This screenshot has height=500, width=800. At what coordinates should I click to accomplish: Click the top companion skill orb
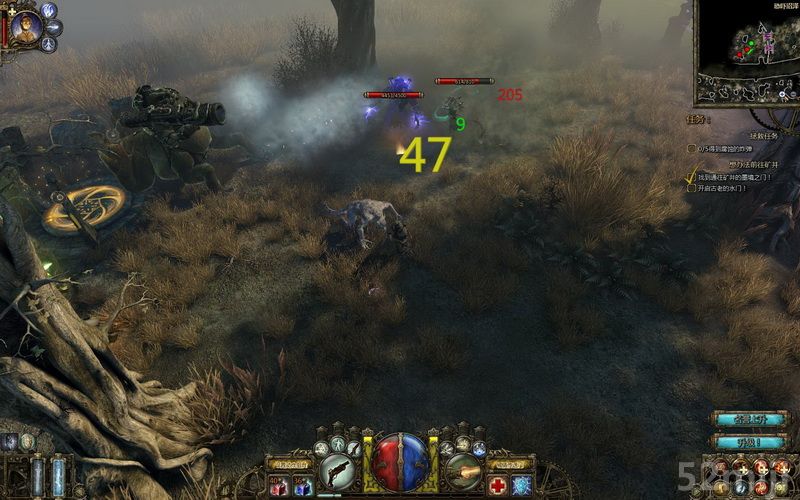pyautogui.click(x=48, y=10)
